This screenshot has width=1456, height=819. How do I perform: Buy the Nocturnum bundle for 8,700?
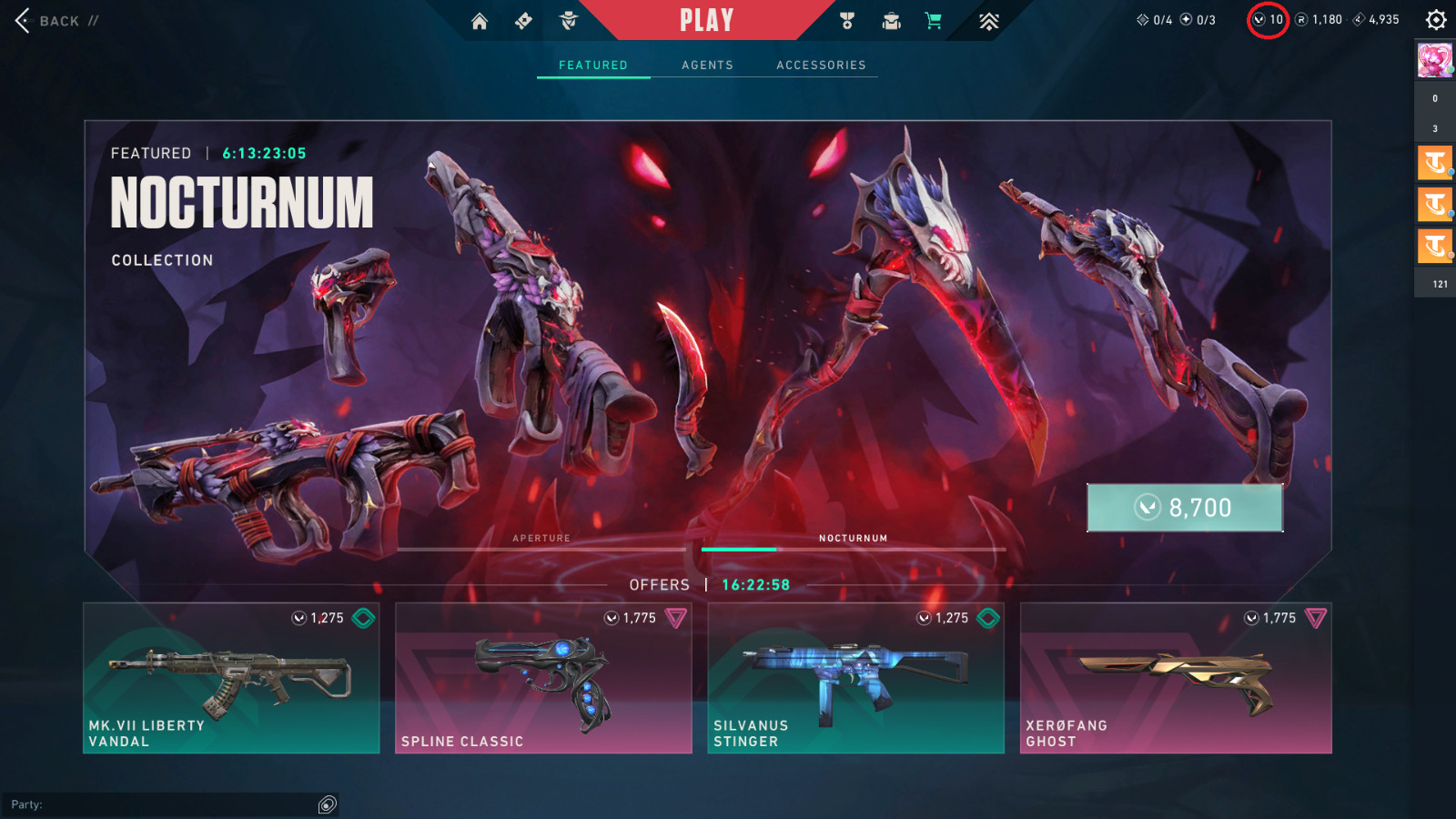click(x=1185, y=507)
